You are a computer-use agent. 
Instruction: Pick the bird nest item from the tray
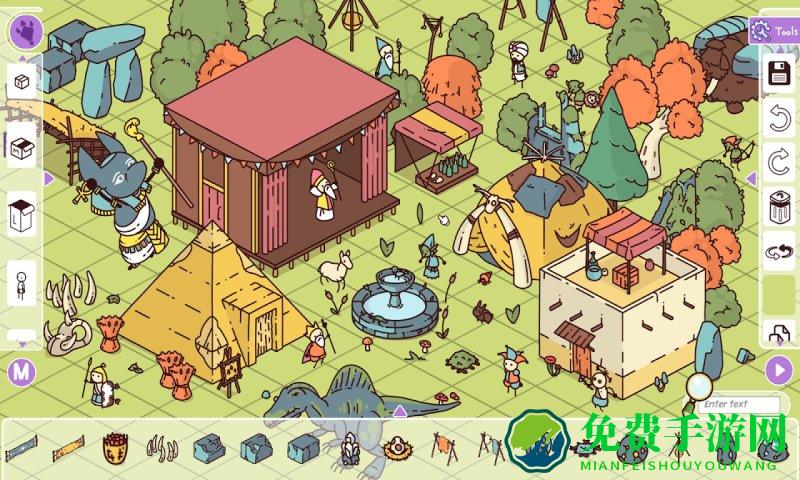tap(396, 447)
